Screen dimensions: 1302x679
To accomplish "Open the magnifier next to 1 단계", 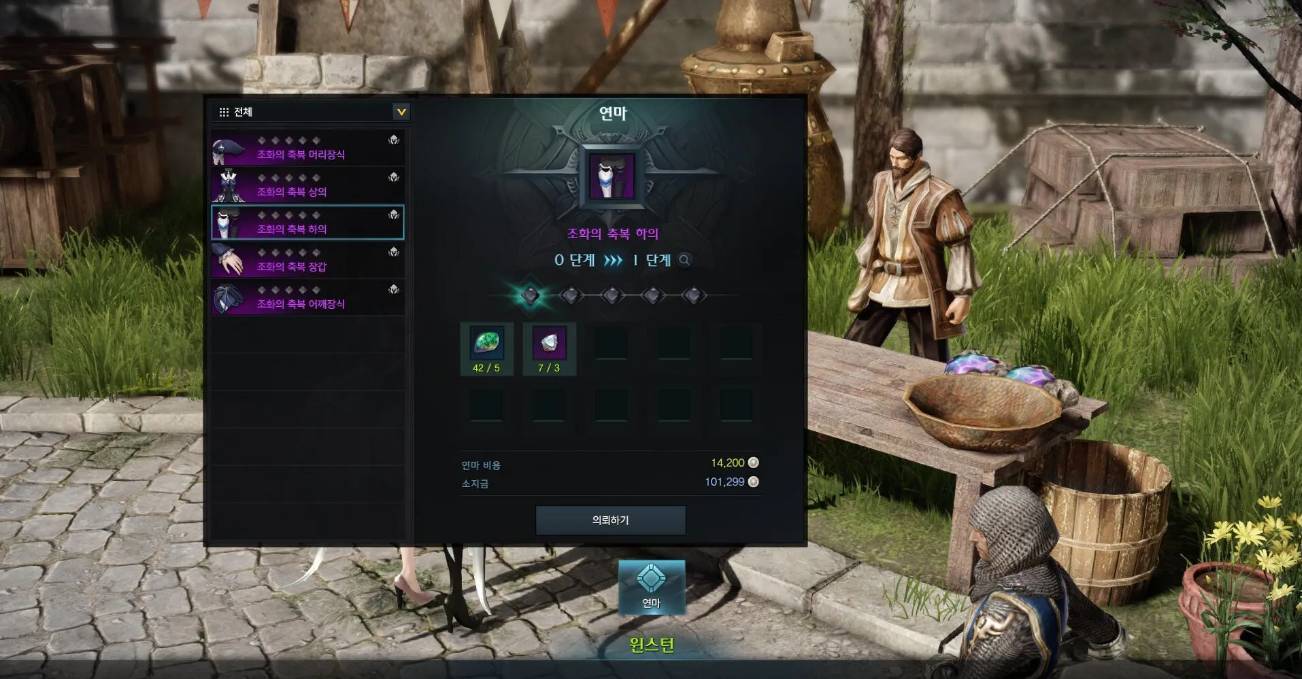I will tap(685, 260).
